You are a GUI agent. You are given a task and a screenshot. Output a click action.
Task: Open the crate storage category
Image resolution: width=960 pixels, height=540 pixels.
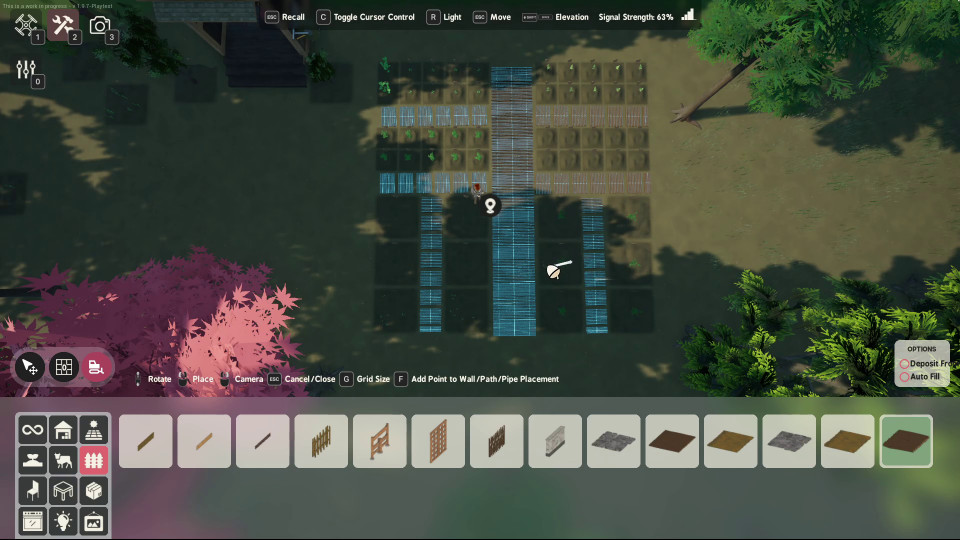pos(93,490)
